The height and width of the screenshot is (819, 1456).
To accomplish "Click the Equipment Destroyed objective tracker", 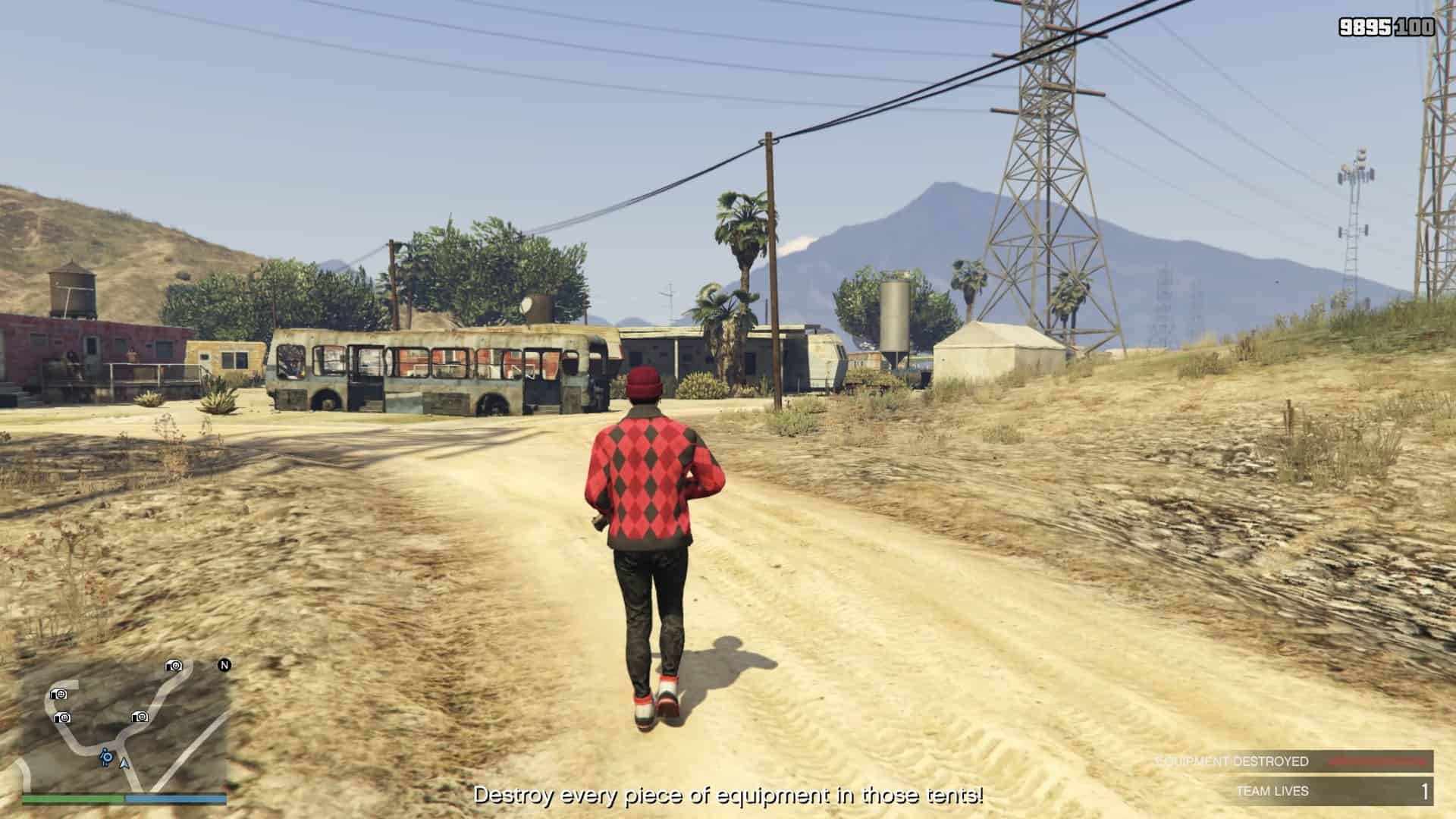I will (x=1294, y=761).
